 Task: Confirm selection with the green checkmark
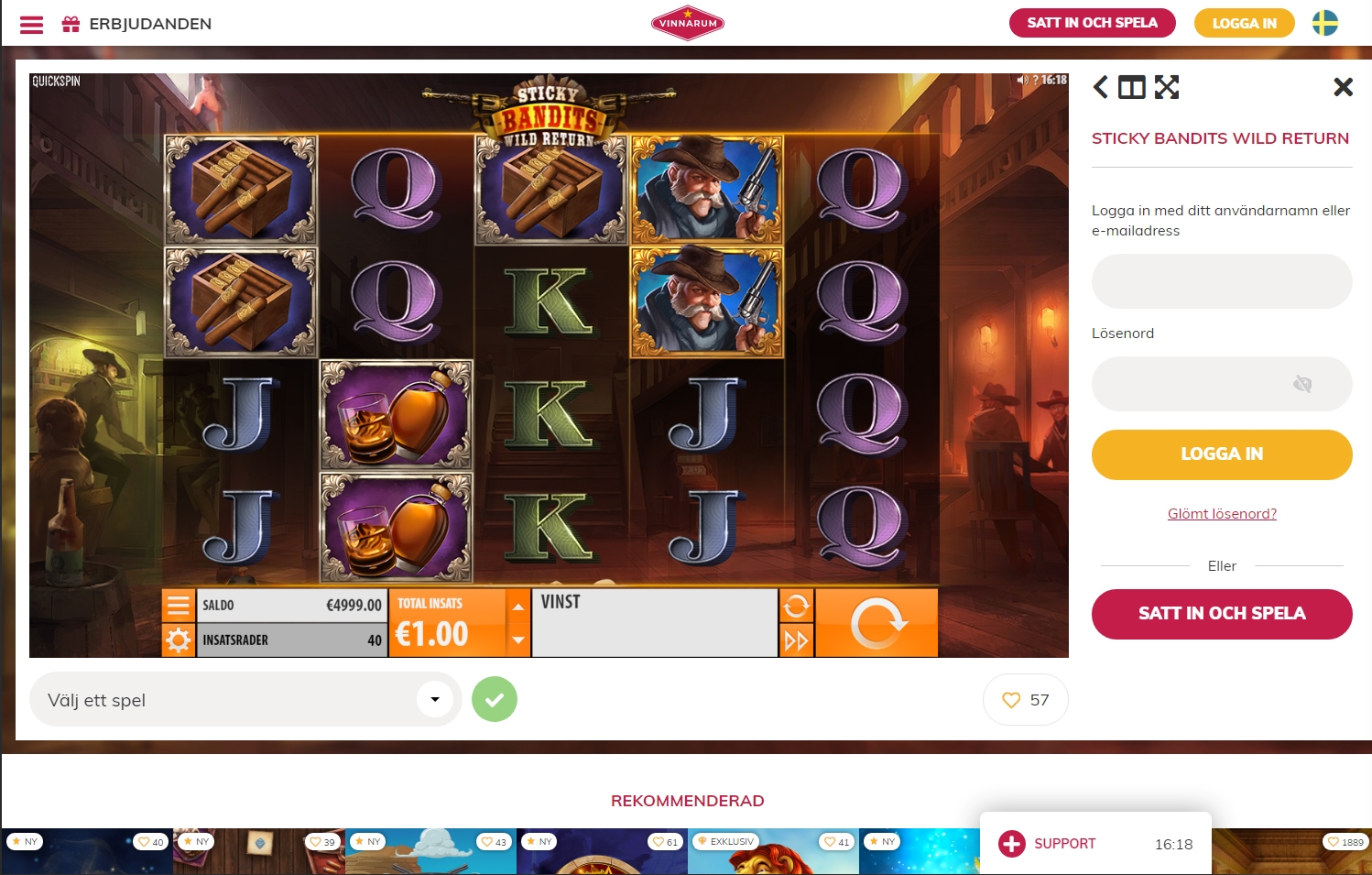pos(495,699)
